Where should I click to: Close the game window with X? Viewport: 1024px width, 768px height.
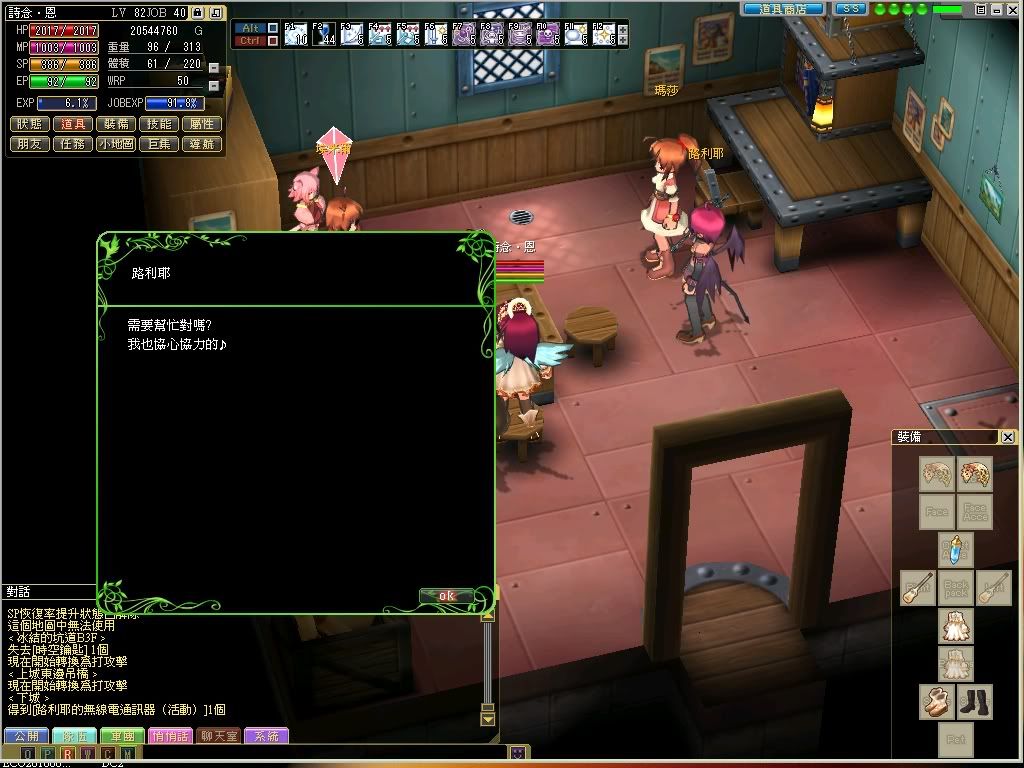point(1011,9)
